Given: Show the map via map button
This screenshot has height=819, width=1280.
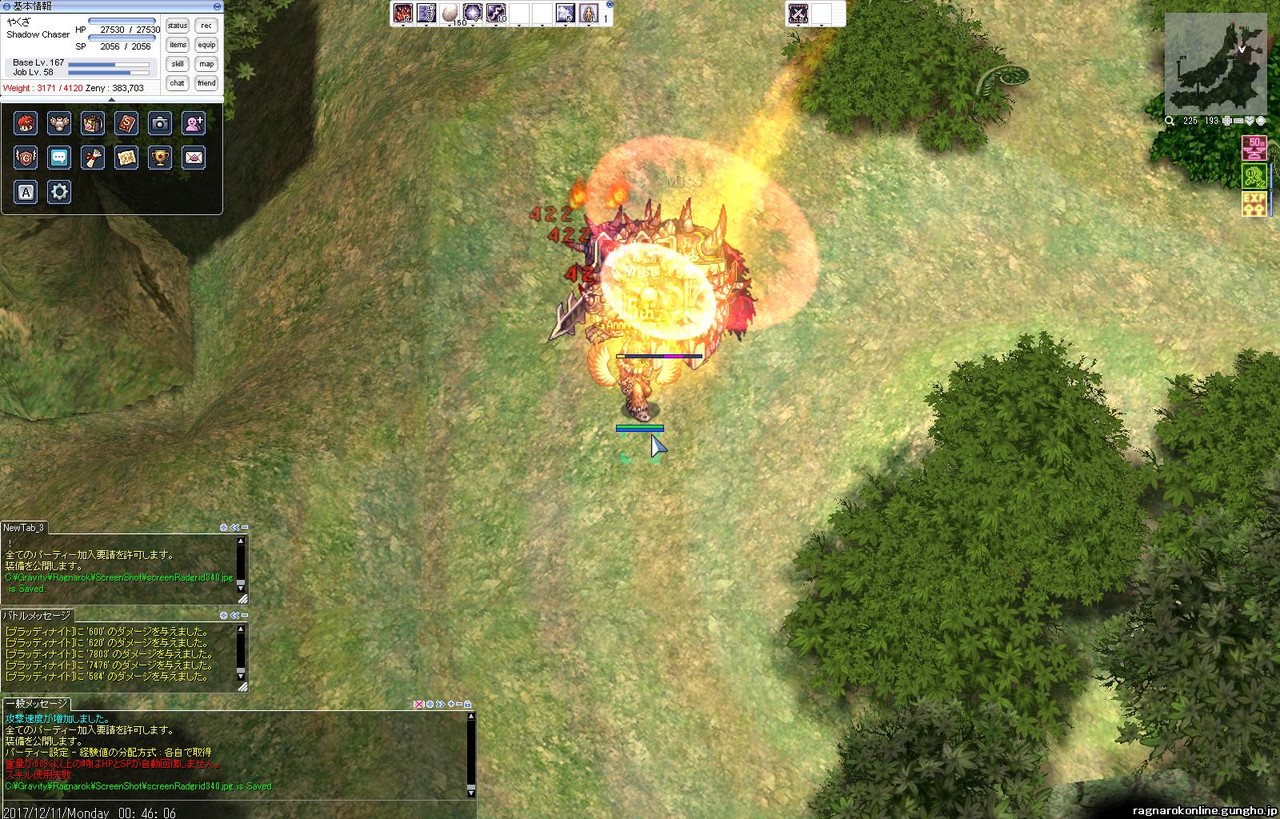Looking at the screenshot, I should [x=206, y=64].
